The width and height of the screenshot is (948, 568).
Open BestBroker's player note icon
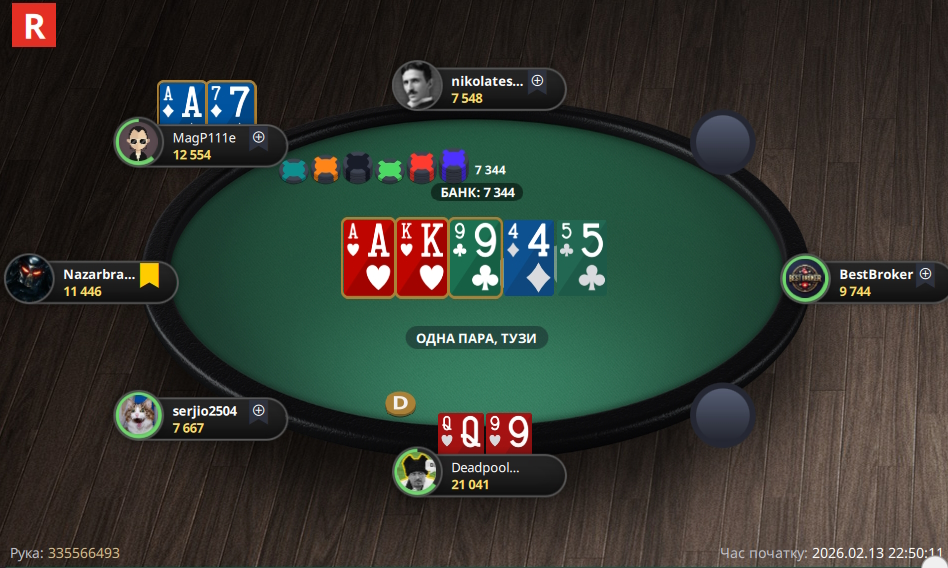925,273
